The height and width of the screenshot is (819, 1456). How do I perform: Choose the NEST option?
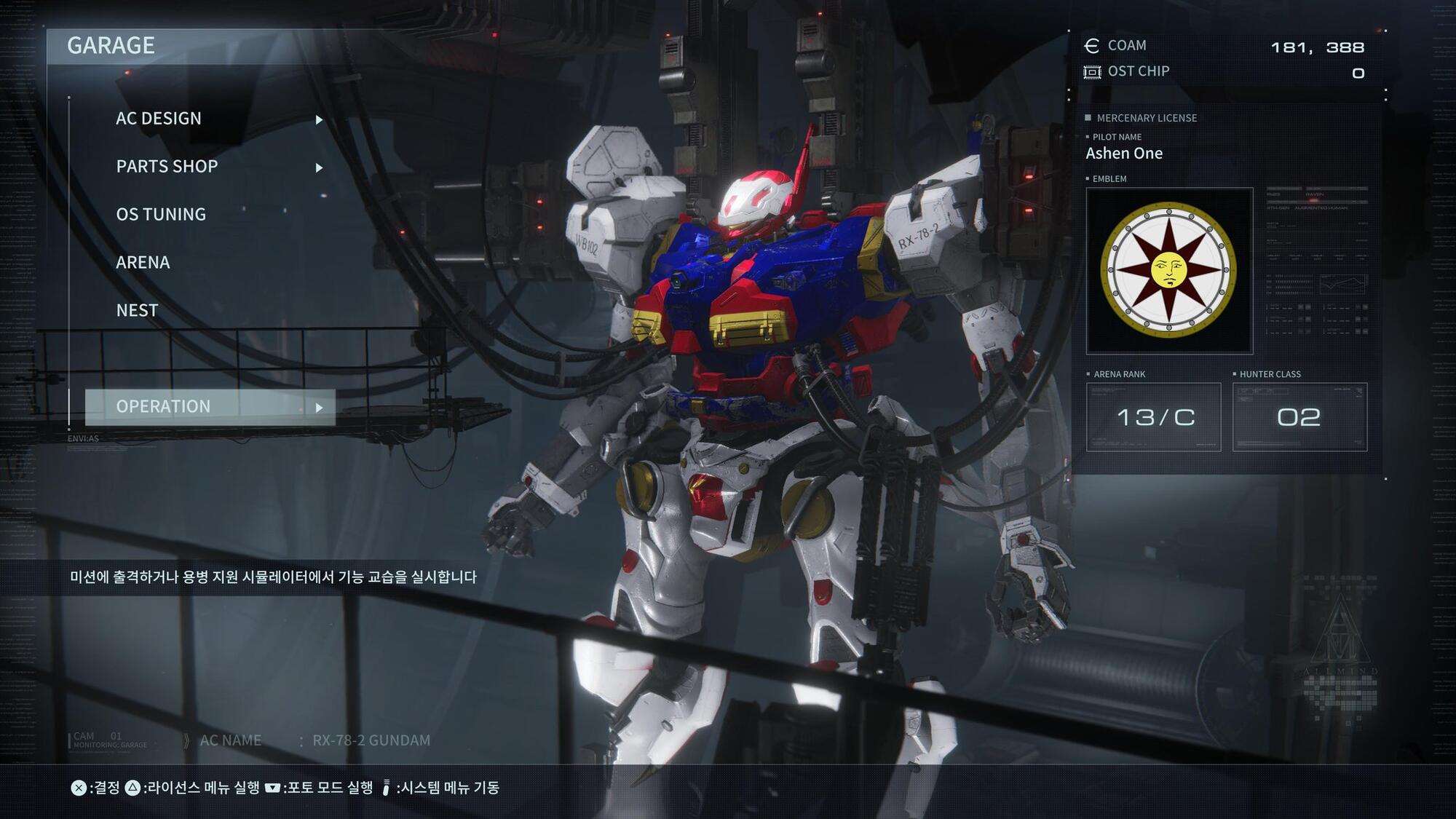click(x=137, y=311)
